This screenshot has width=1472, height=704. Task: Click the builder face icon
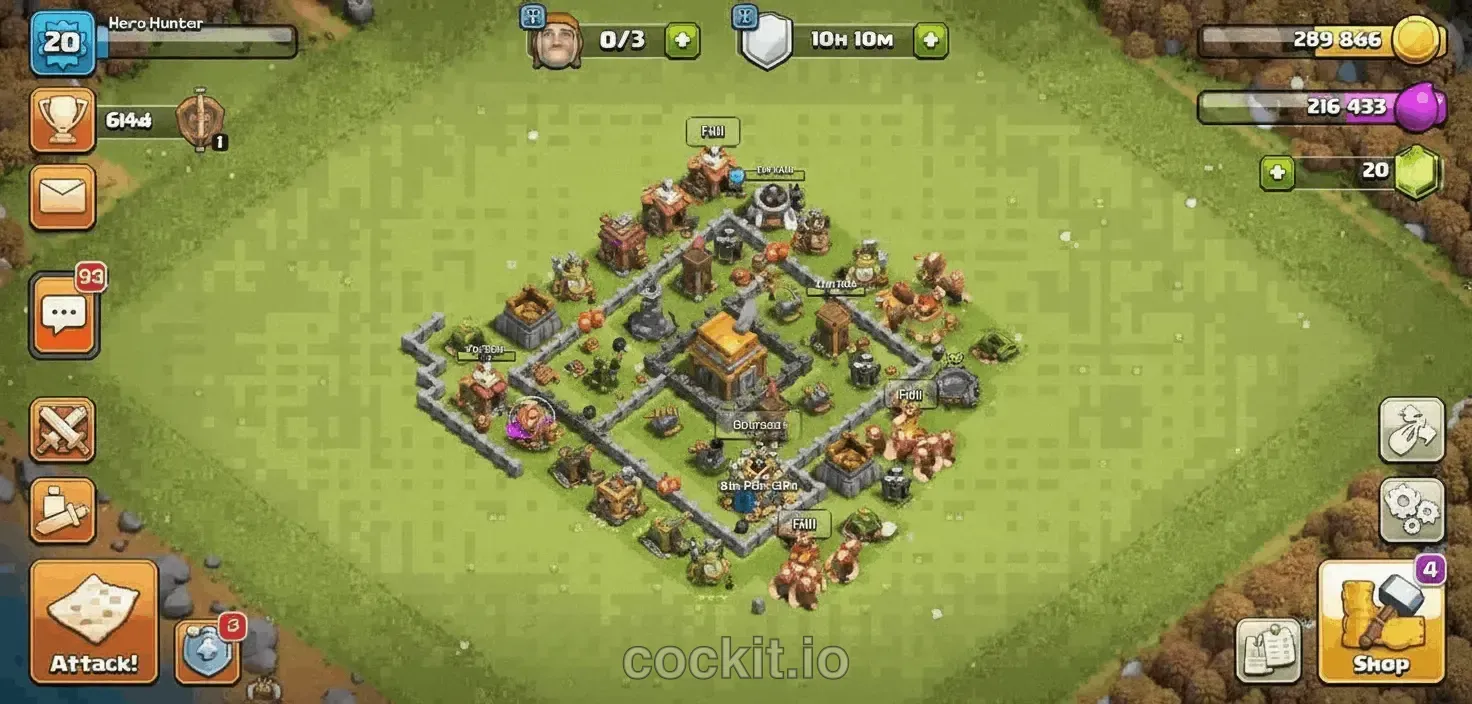click(556, 42)
